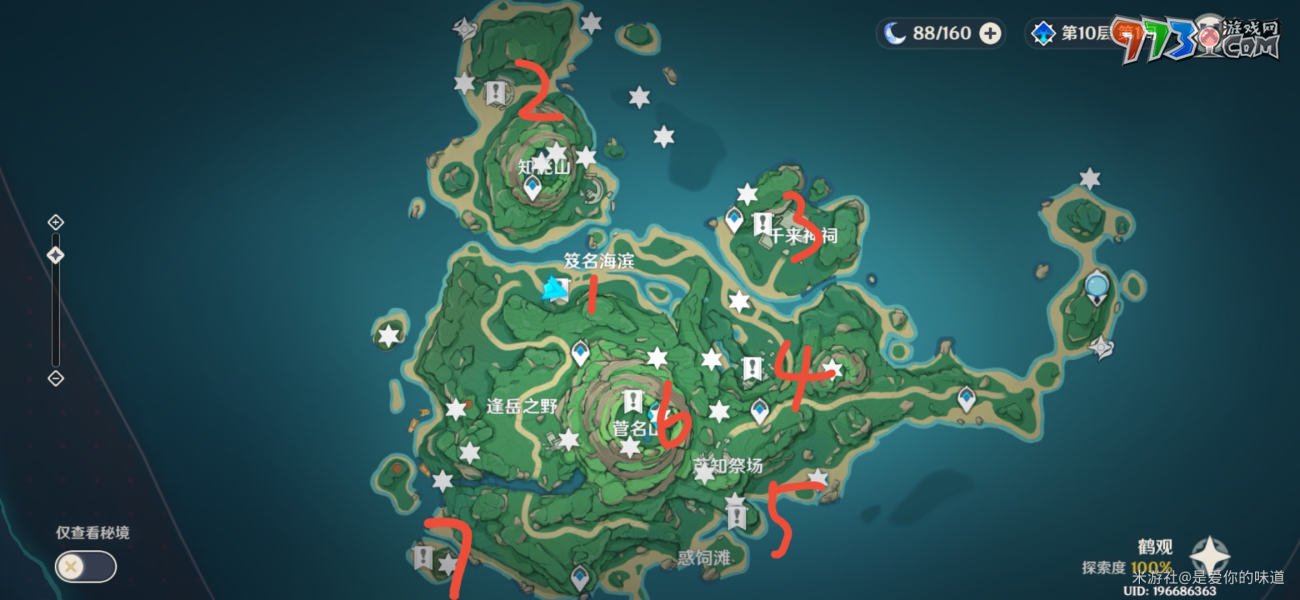Select the cyan crystal marker at 笈名海滨

tap(551, 290)
